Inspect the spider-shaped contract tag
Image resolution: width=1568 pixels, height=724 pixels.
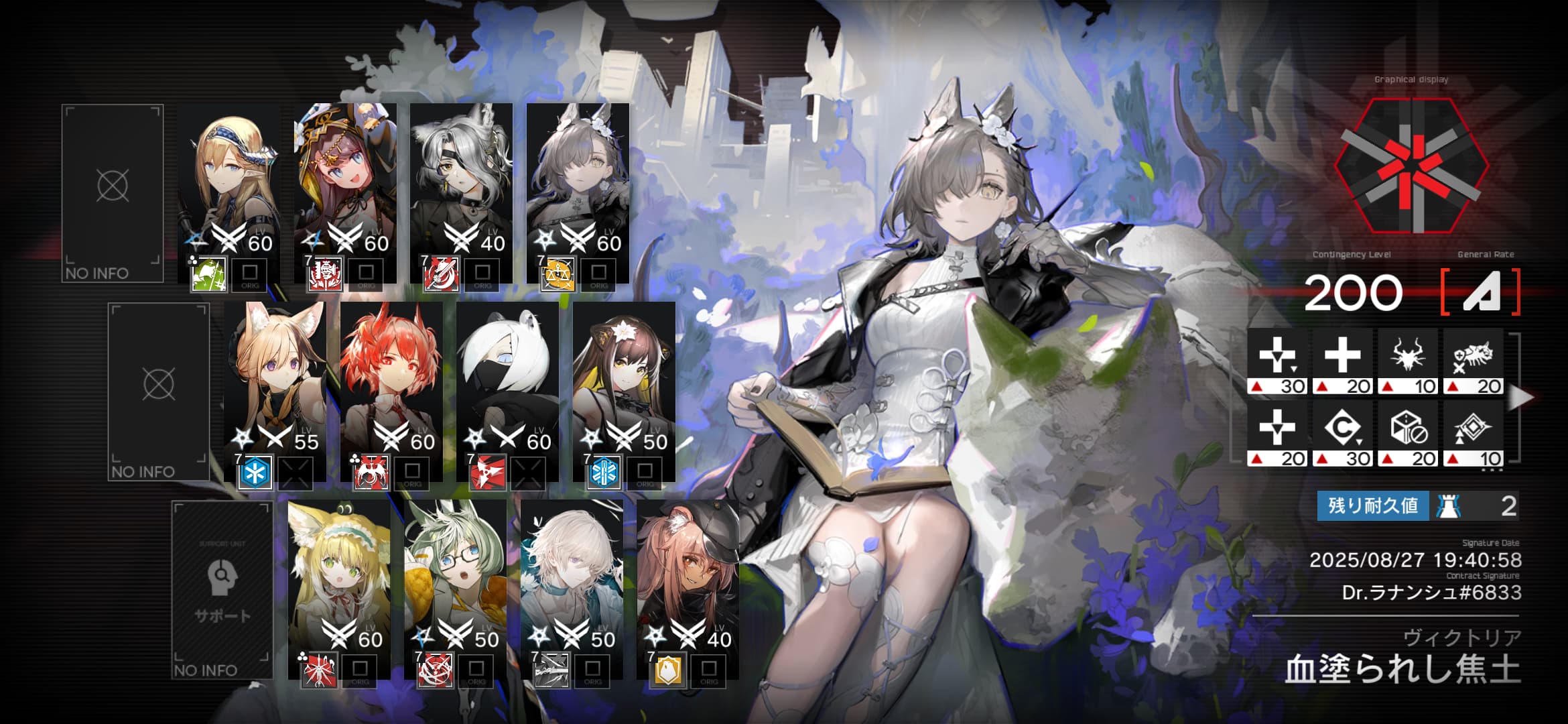coord(1408,355)
